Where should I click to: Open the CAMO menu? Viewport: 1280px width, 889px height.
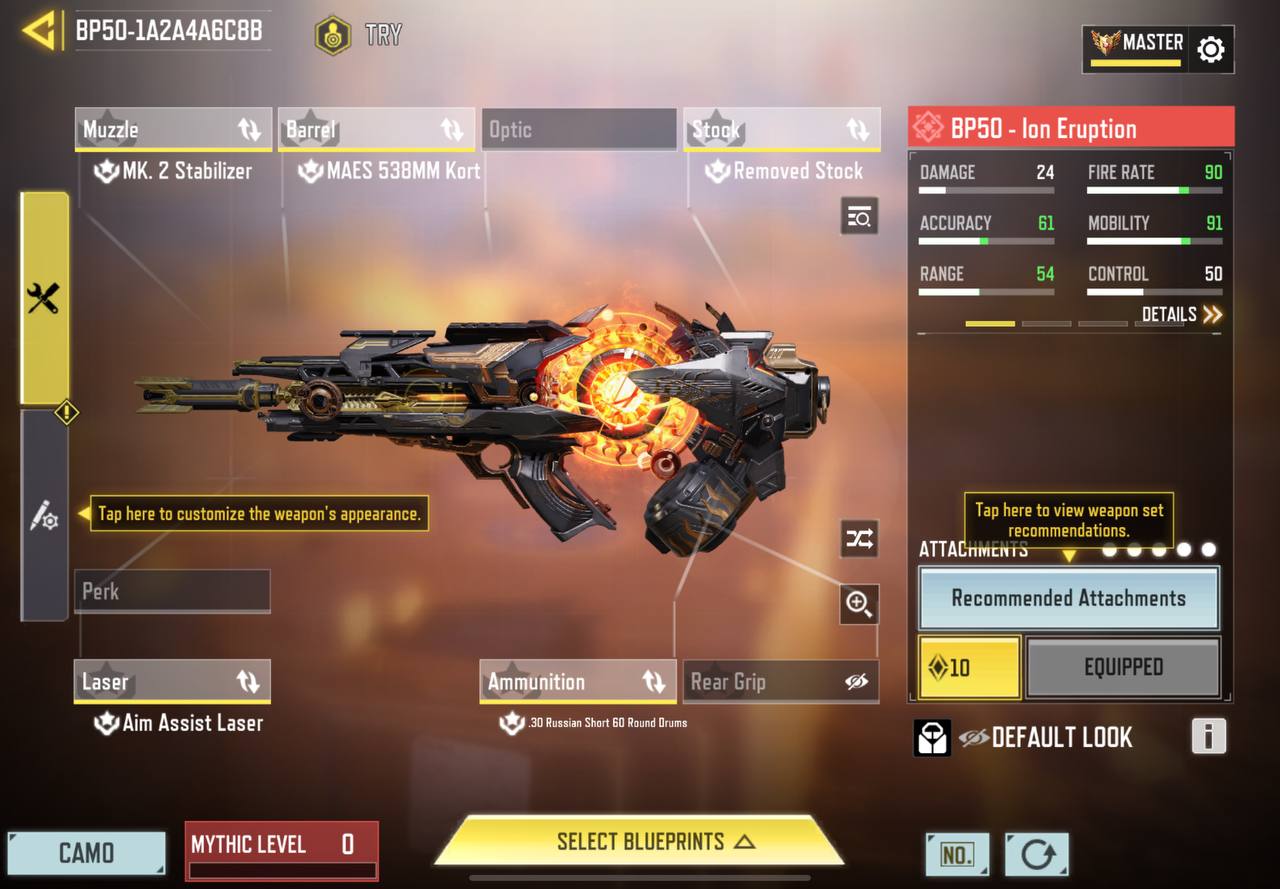coord(86,853)
